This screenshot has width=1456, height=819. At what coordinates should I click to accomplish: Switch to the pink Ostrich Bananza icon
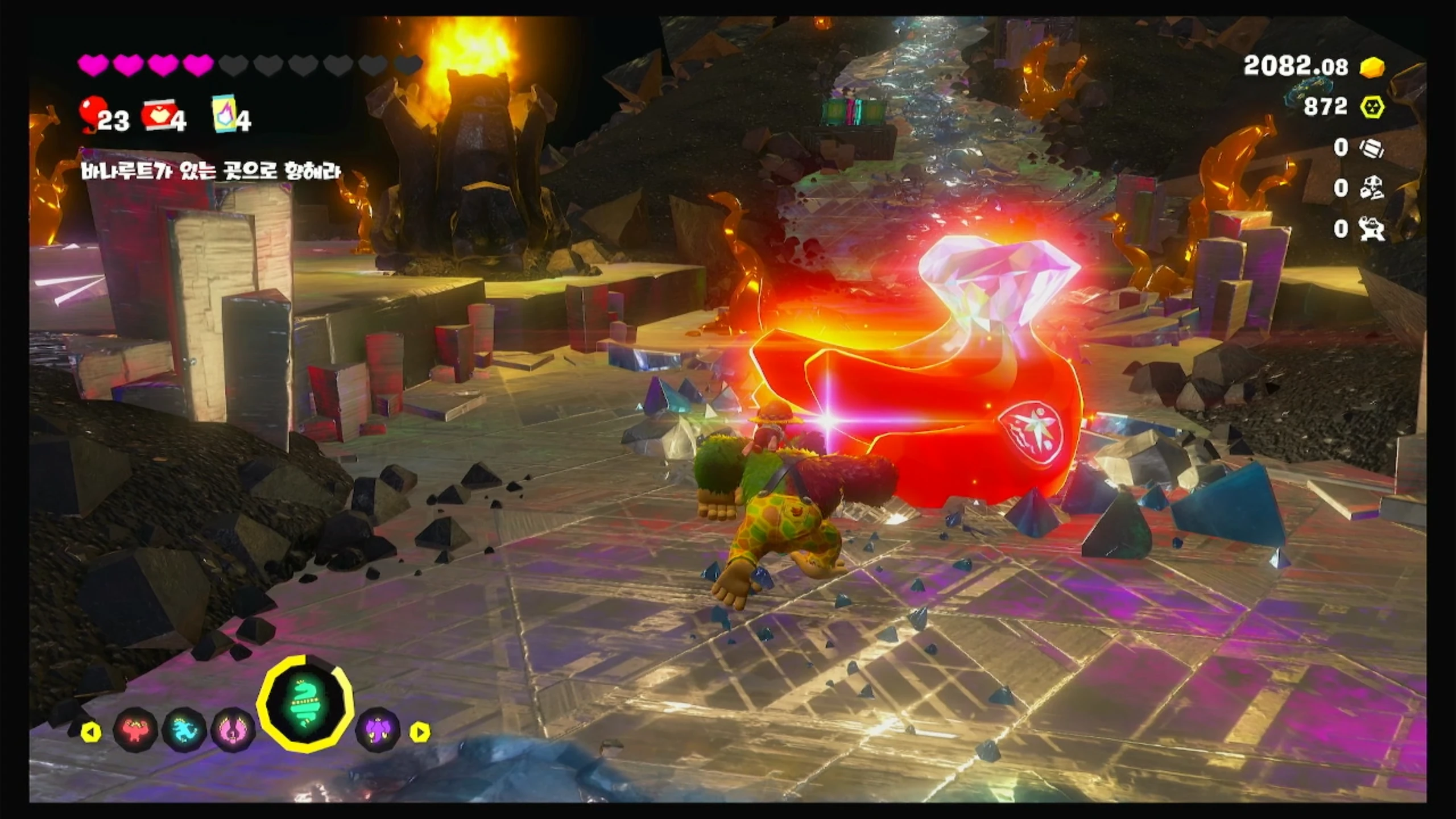[232, 729]
